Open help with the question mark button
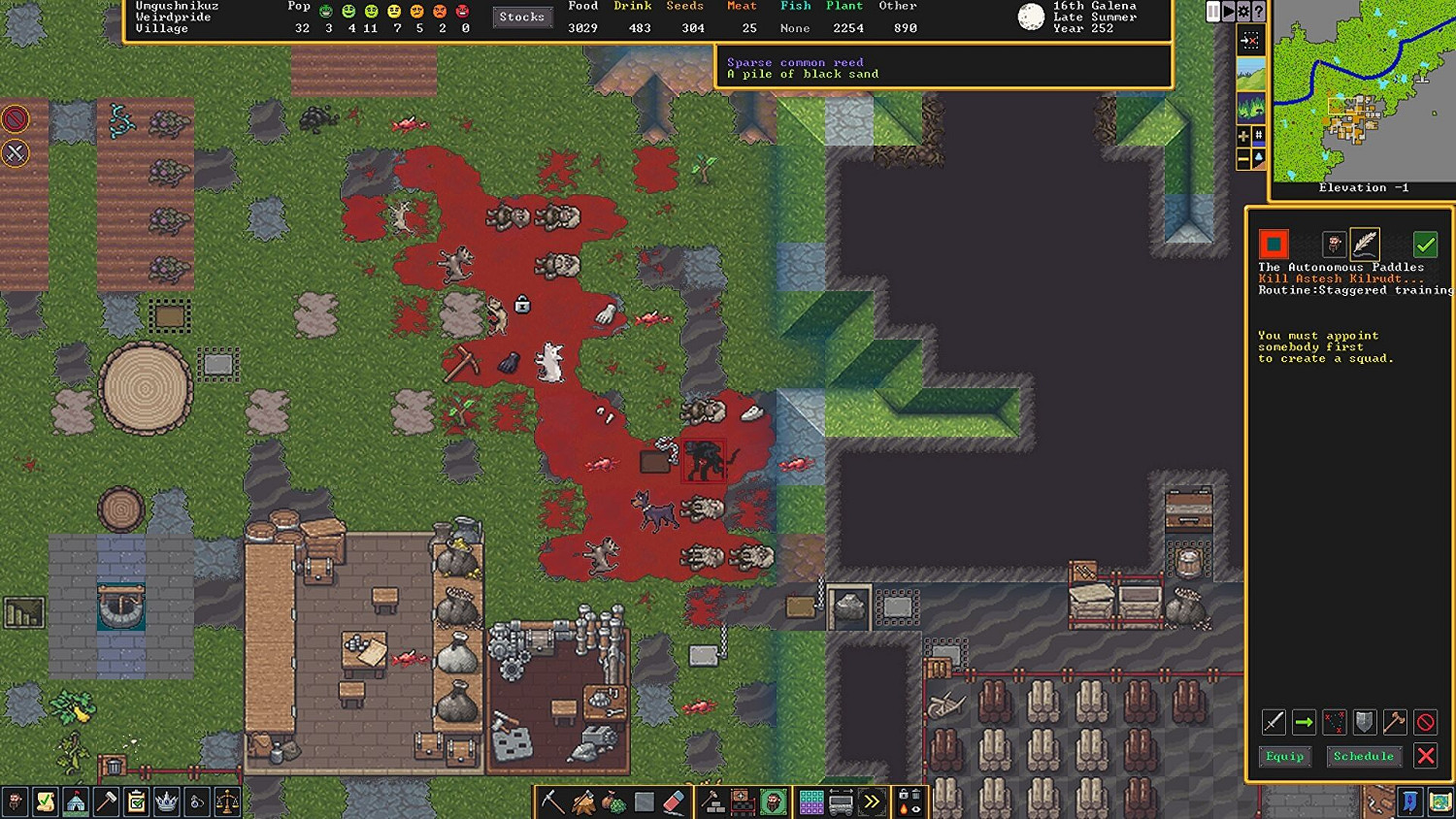Image resolution: width=1456 pixels, height=819 pixels. pos(1258,12)
